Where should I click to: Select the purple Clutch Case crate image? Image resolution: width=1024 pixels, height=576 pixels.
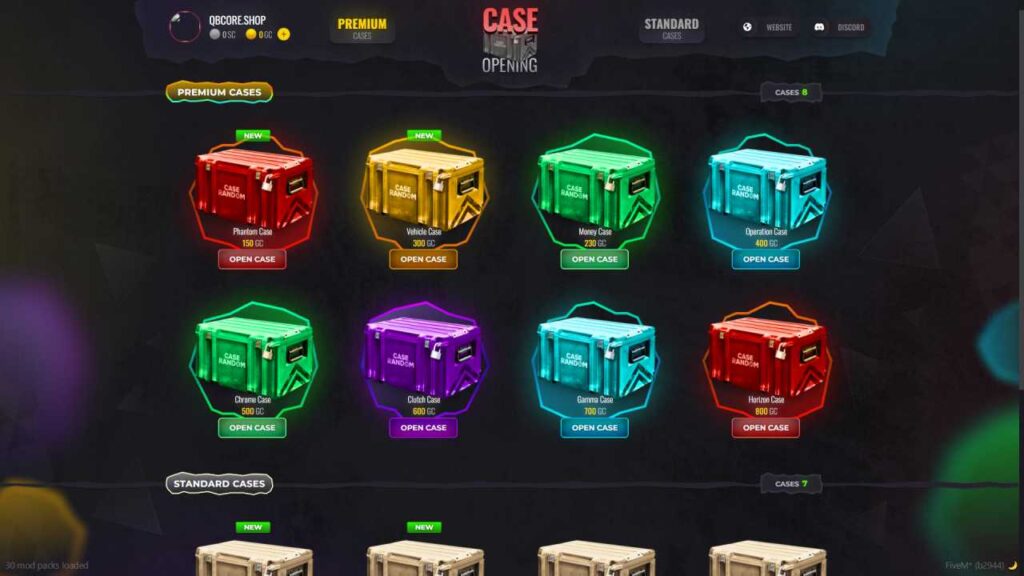tap(423, 355)
